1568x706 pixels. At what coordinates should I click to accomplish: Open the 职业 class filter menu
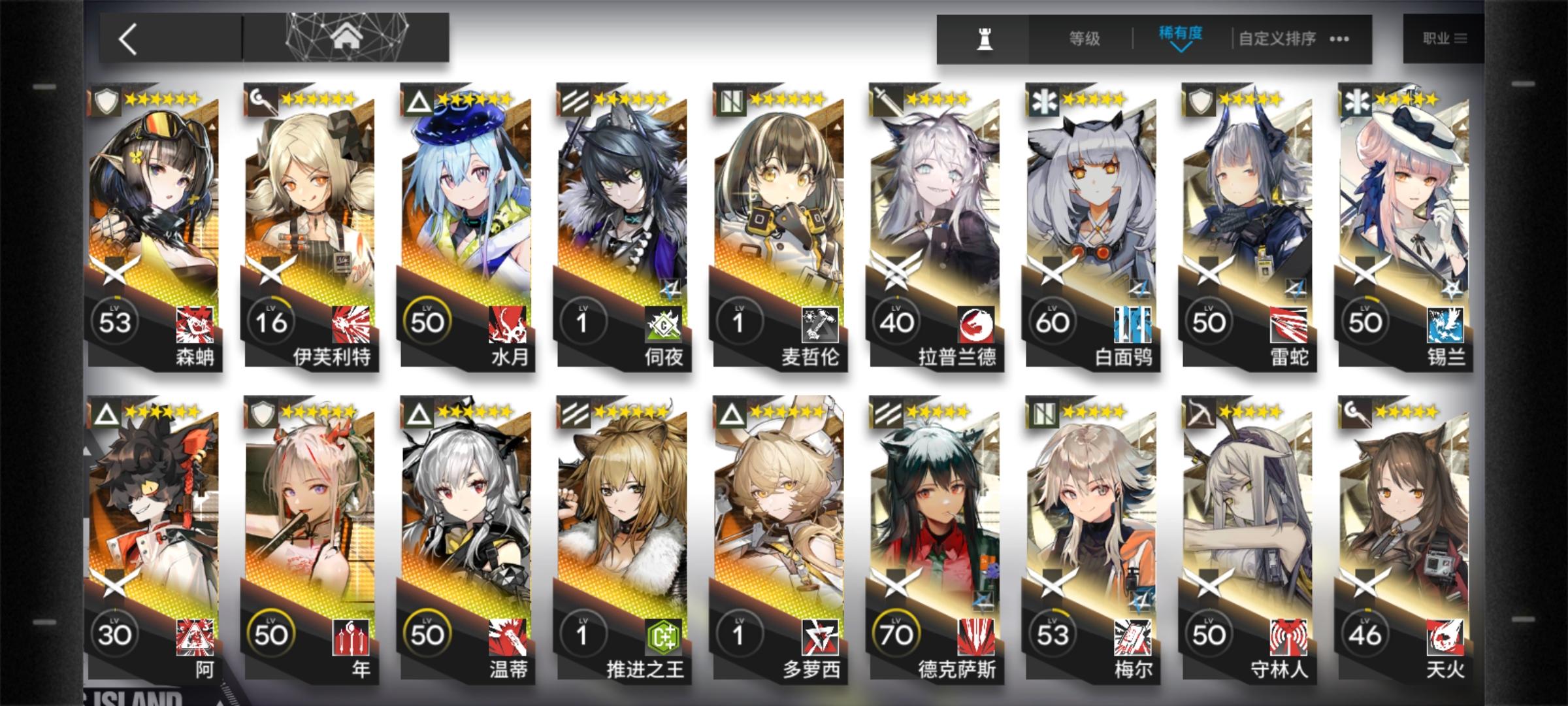coord(1446,37)
